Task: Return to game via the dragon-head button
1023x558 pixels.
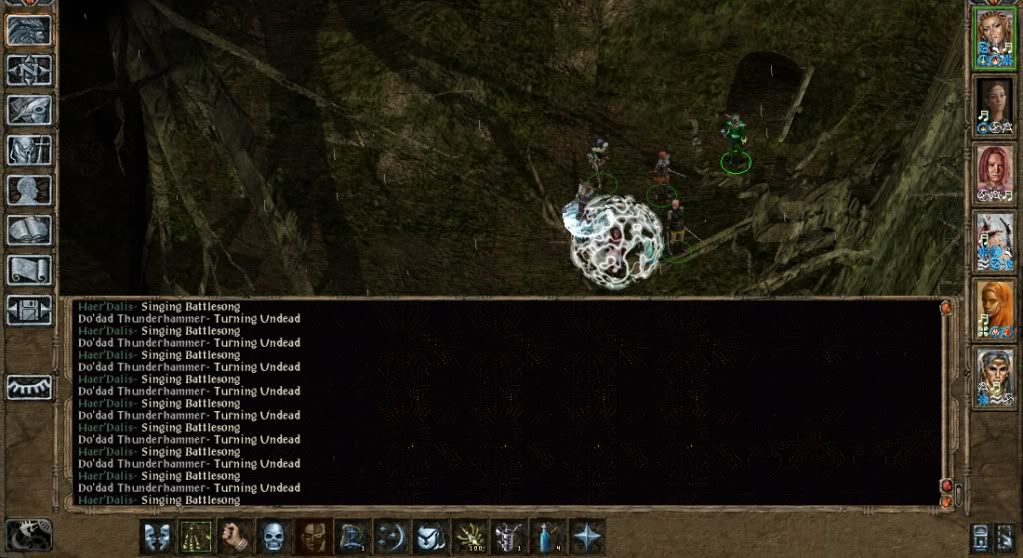Action: coord(30,29)
